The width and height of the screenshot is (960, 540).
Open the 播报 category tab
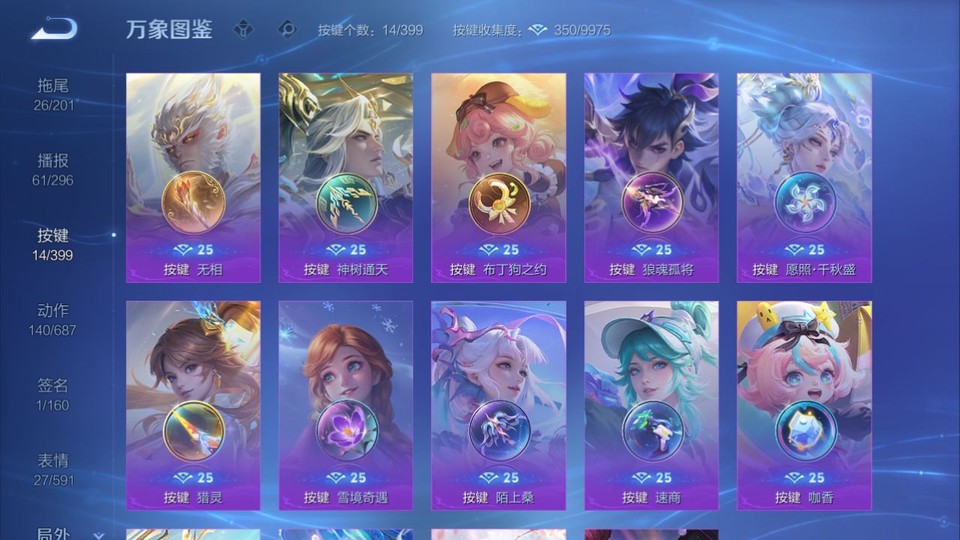(54, 169)
